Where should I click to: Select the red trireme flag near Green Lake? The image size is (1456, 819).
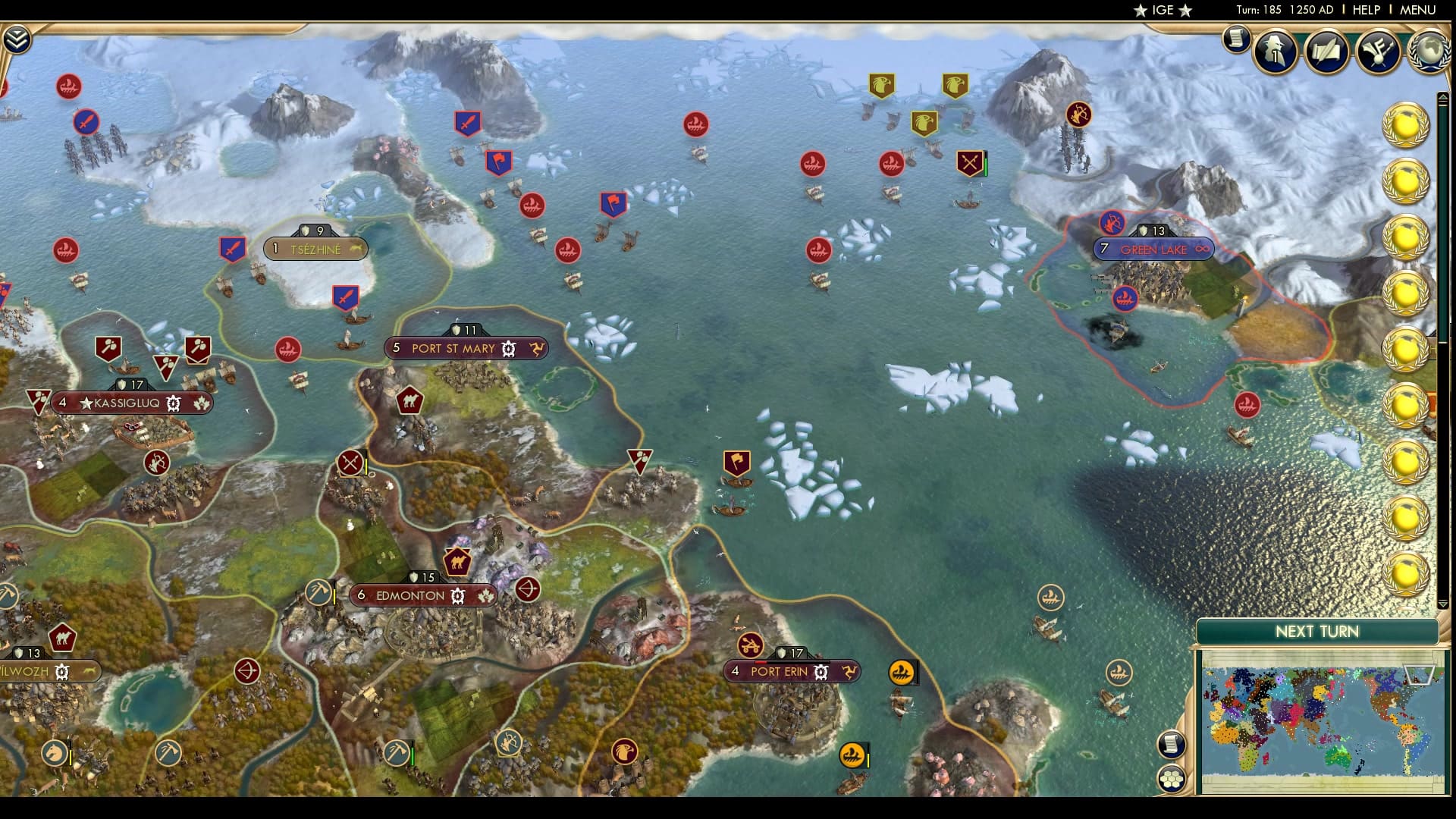(x=1127, y=299)
